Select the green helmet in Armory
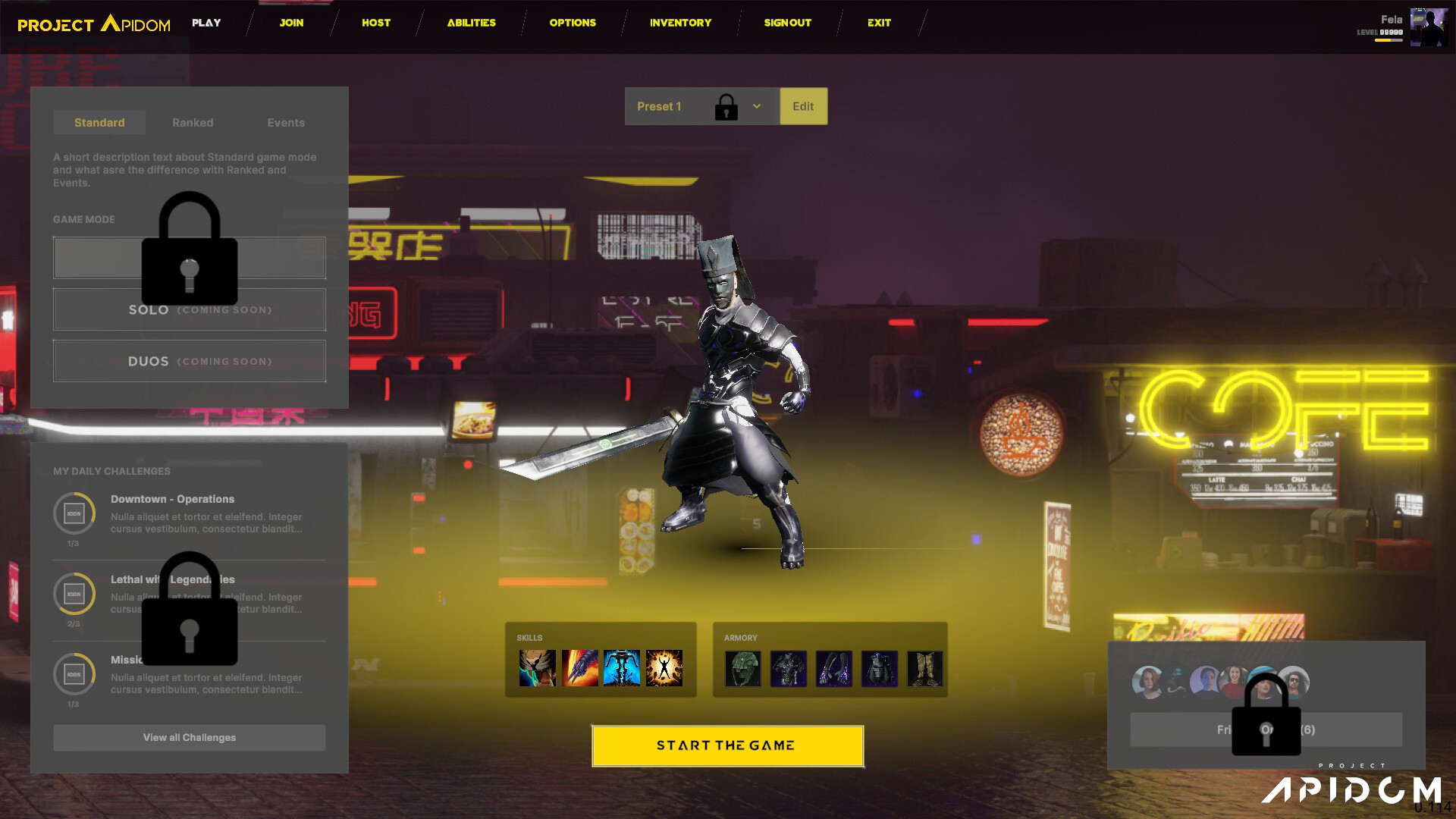Screen dimensions: 1456x819 pyautogui.click(x=743, y=669)
